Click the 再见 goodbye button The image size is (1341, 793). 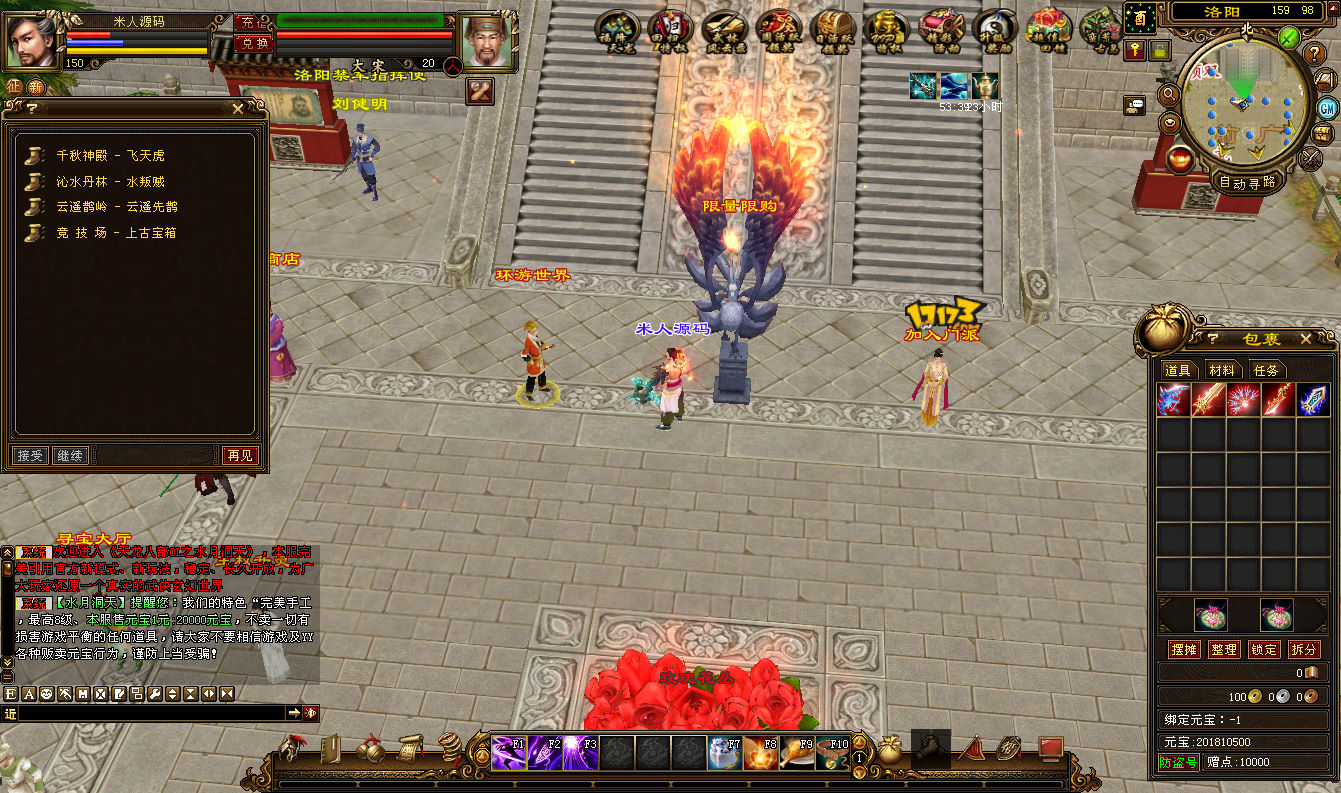[x=240, y=456]
